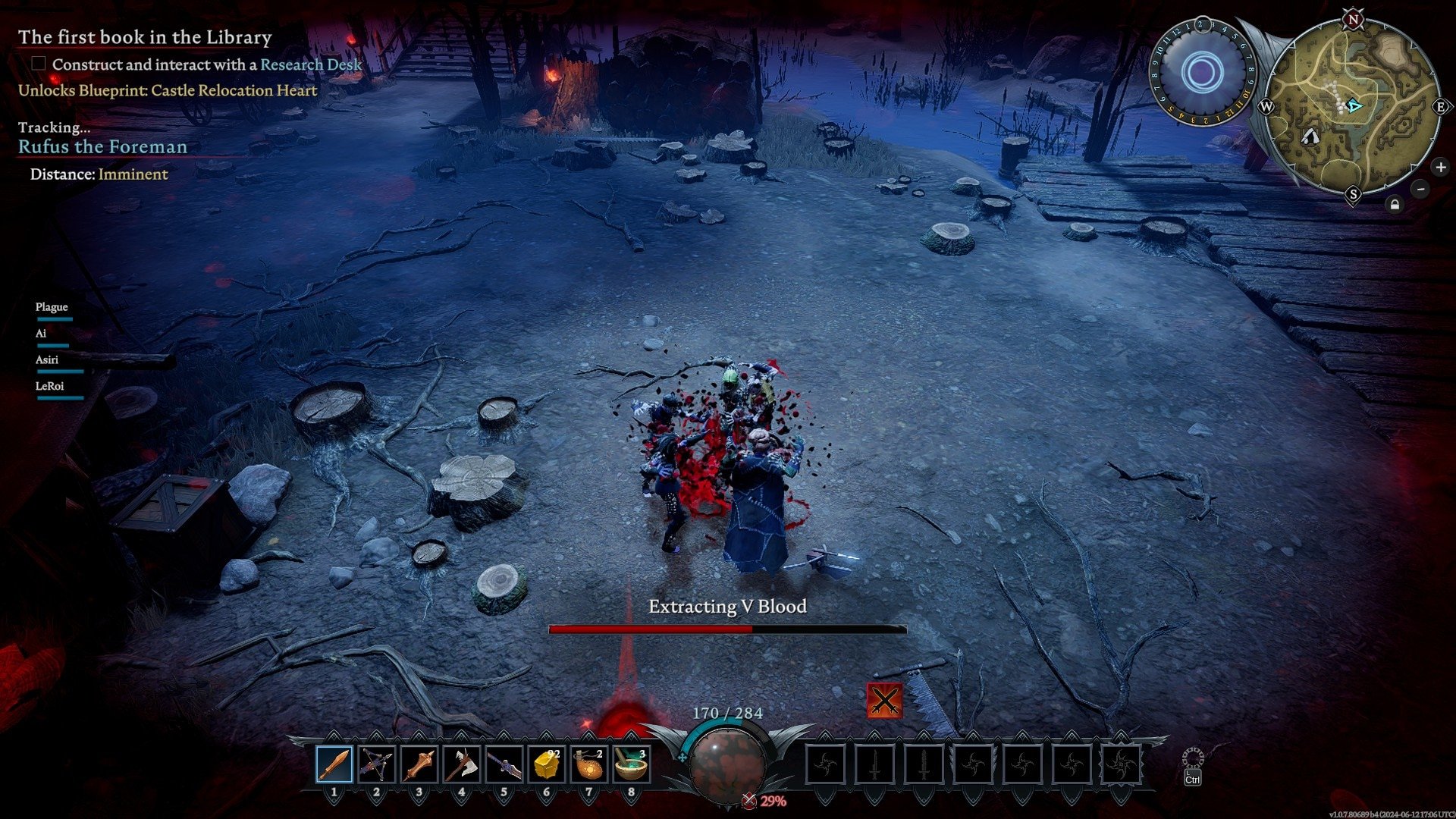Use the orange flask in slot 7
The width and height of the screenshot is (1456, 819).
589,764
